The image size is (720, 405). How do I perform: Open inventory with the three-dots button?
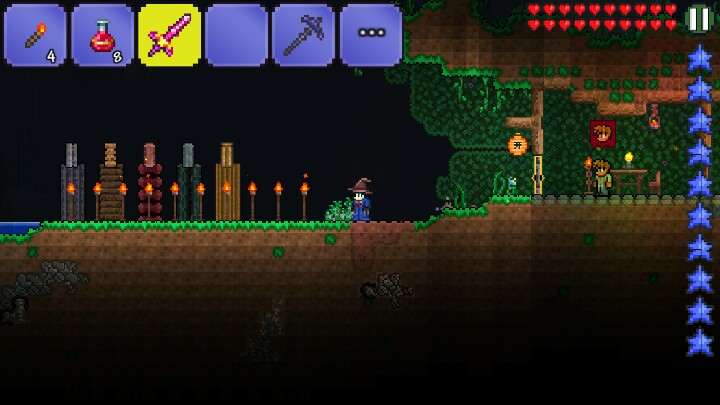click(x=371, y=35)
